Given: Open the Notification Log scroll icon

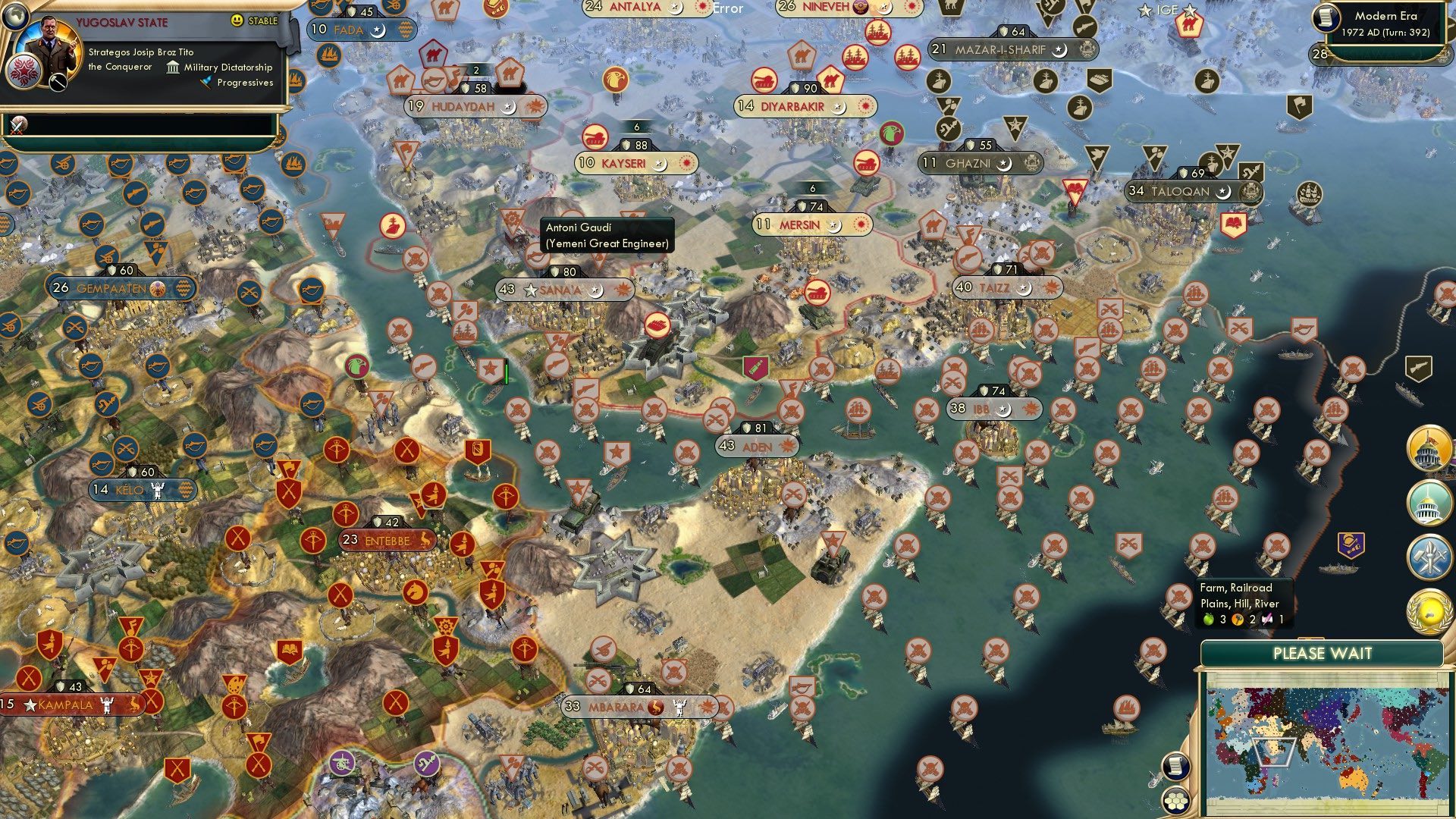Looking at the screenshot, I should pos(1175,766).
